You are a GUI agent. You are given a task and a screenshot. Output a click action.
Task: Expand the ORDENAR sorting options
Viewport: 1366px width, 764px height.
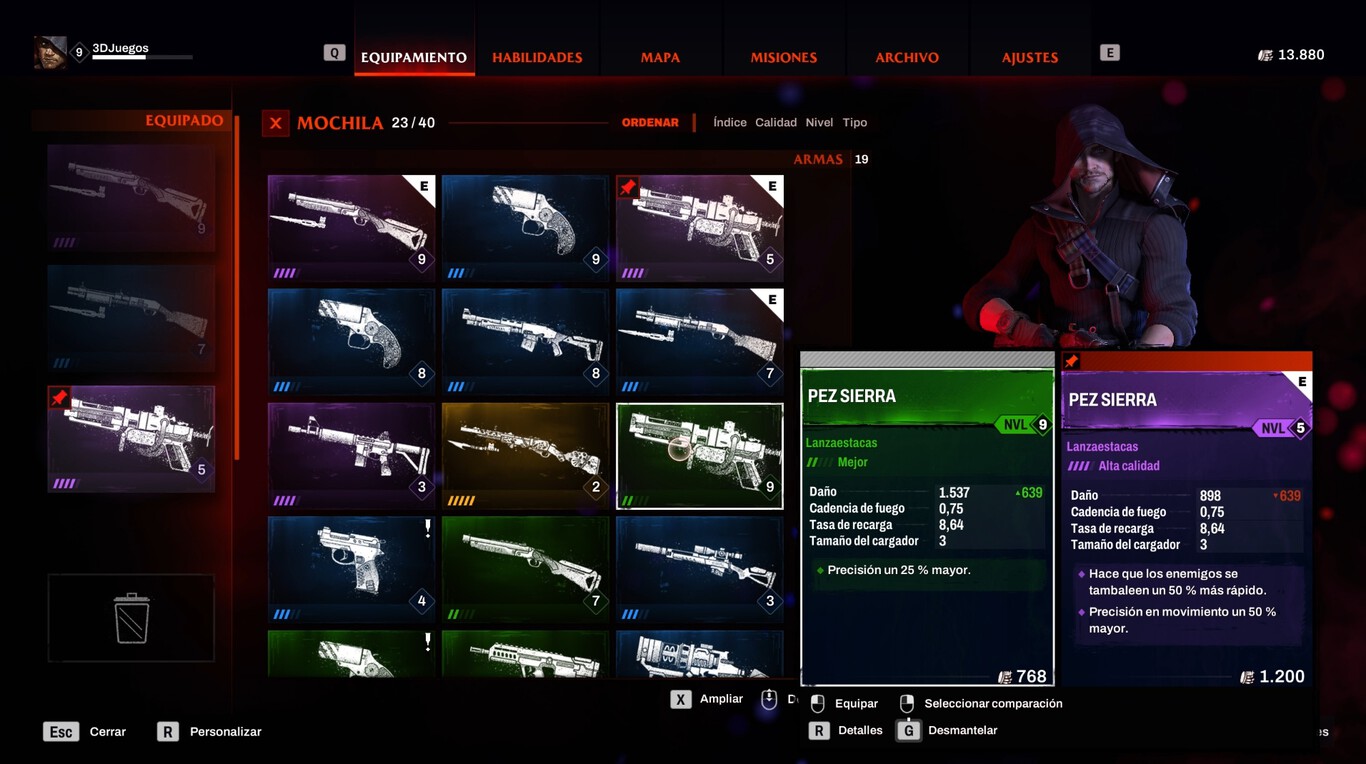point(650,122)
